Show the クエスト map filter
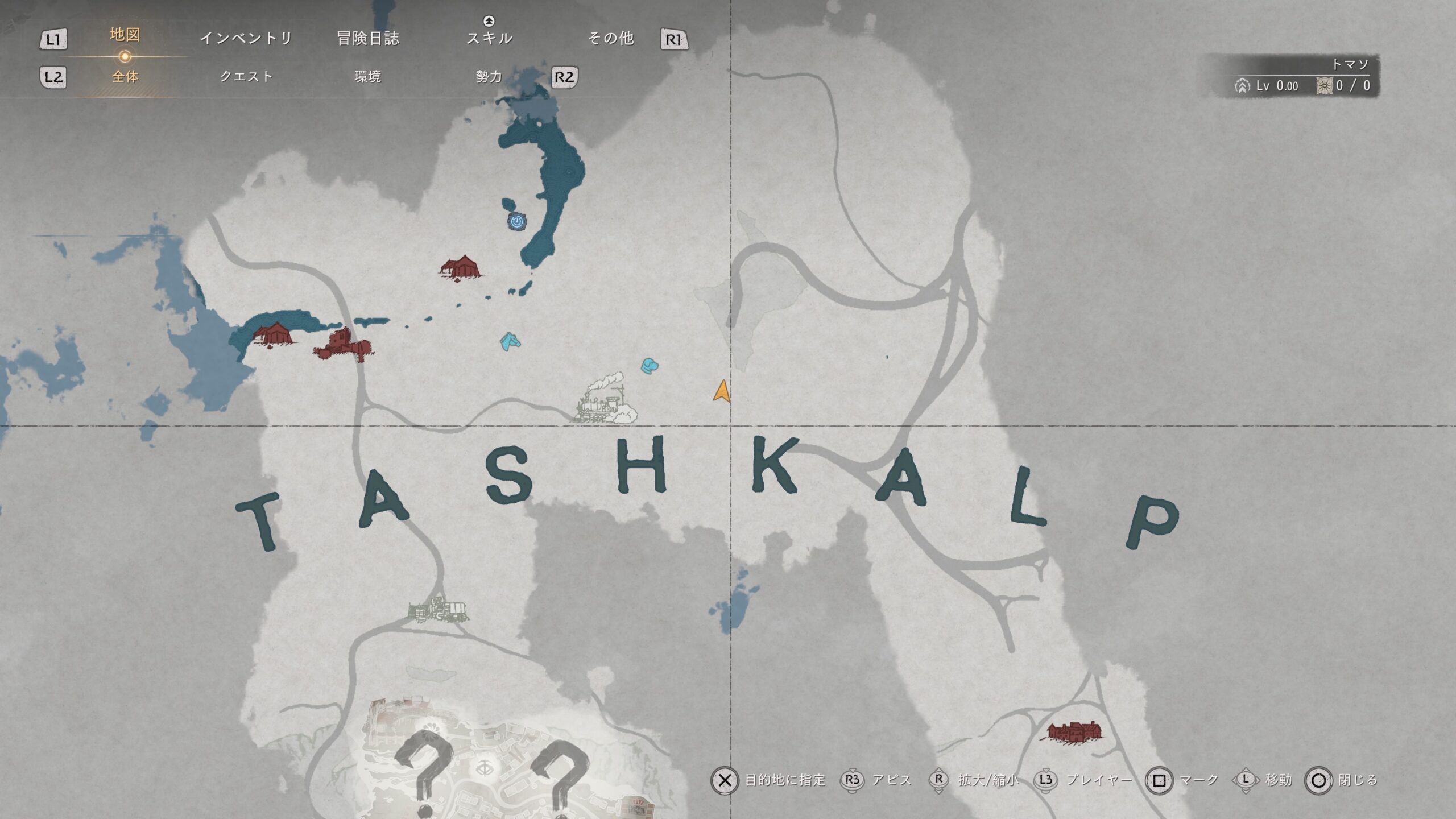Image resolution: width=1456 pixels, height=819 pixels. click(246, 77)
